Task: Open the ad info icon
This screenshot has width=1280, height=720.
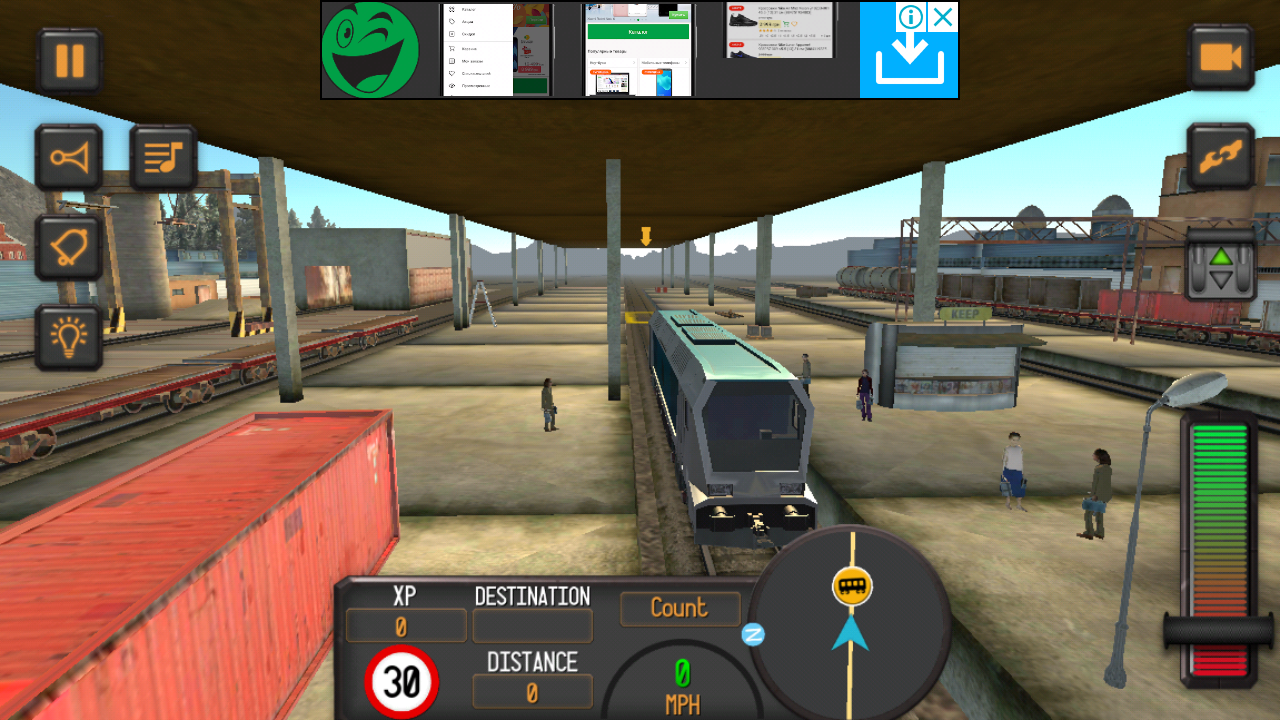Action: (x=909, y=17)
